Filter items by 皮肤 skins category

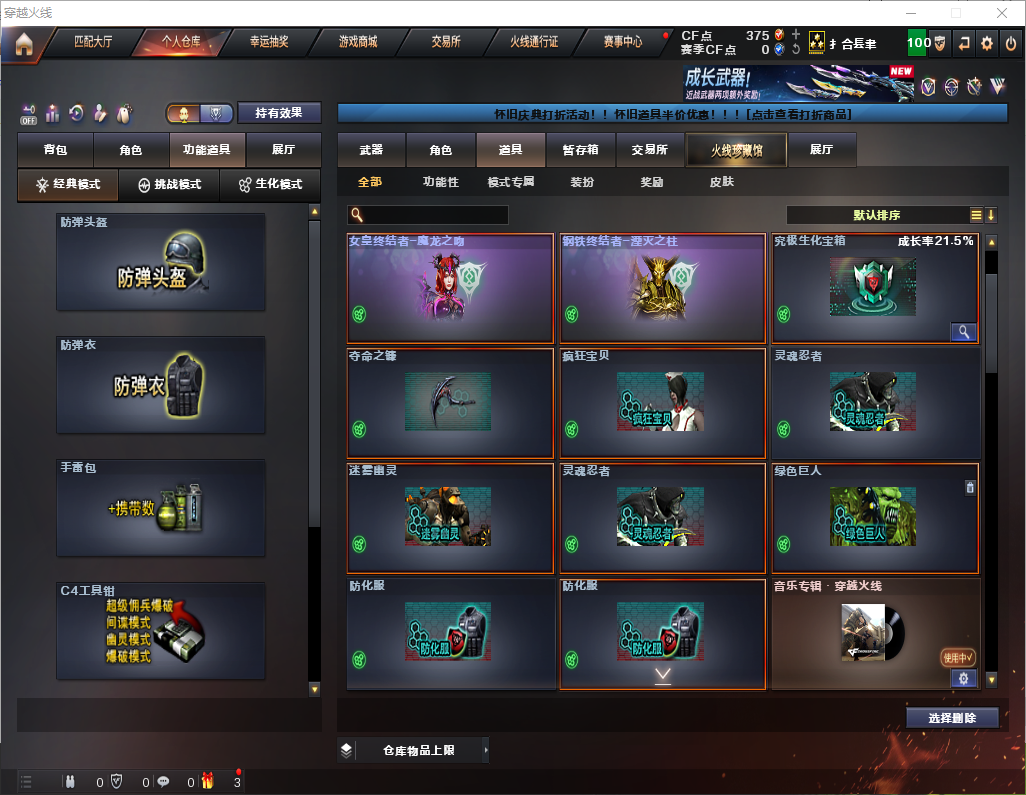click(x=721, y=183)
